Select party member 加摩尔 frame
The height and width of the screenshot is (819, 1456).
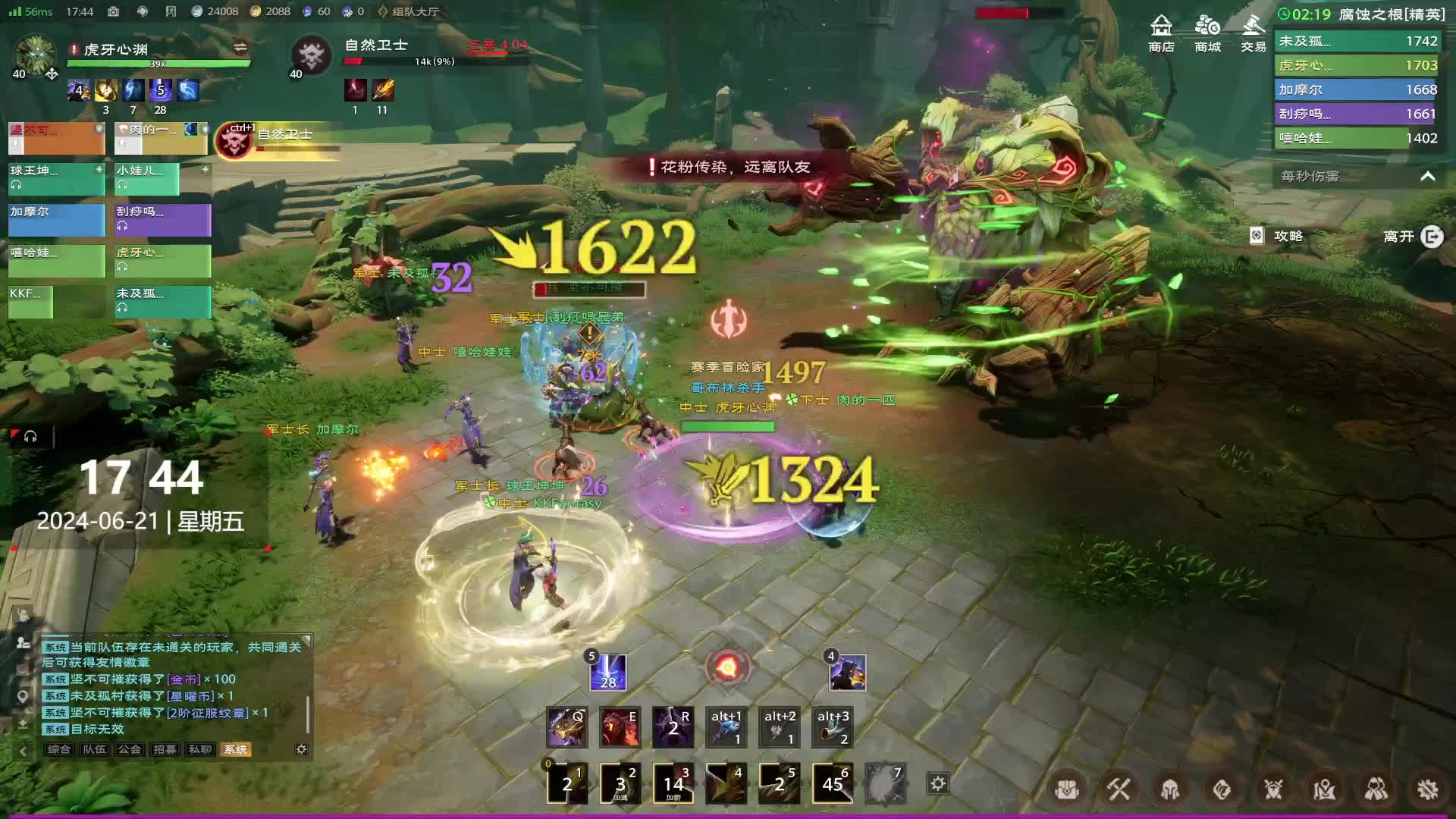pos(56,220)
